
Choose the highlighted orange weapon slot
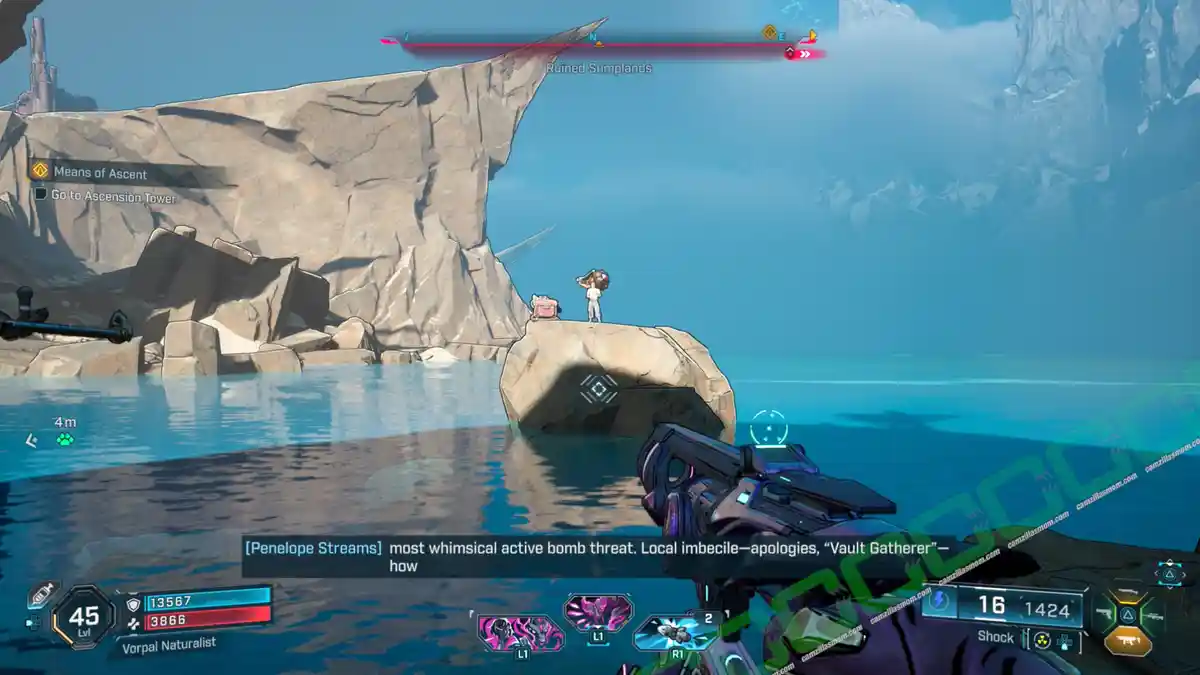click(x=1128, y=642)
